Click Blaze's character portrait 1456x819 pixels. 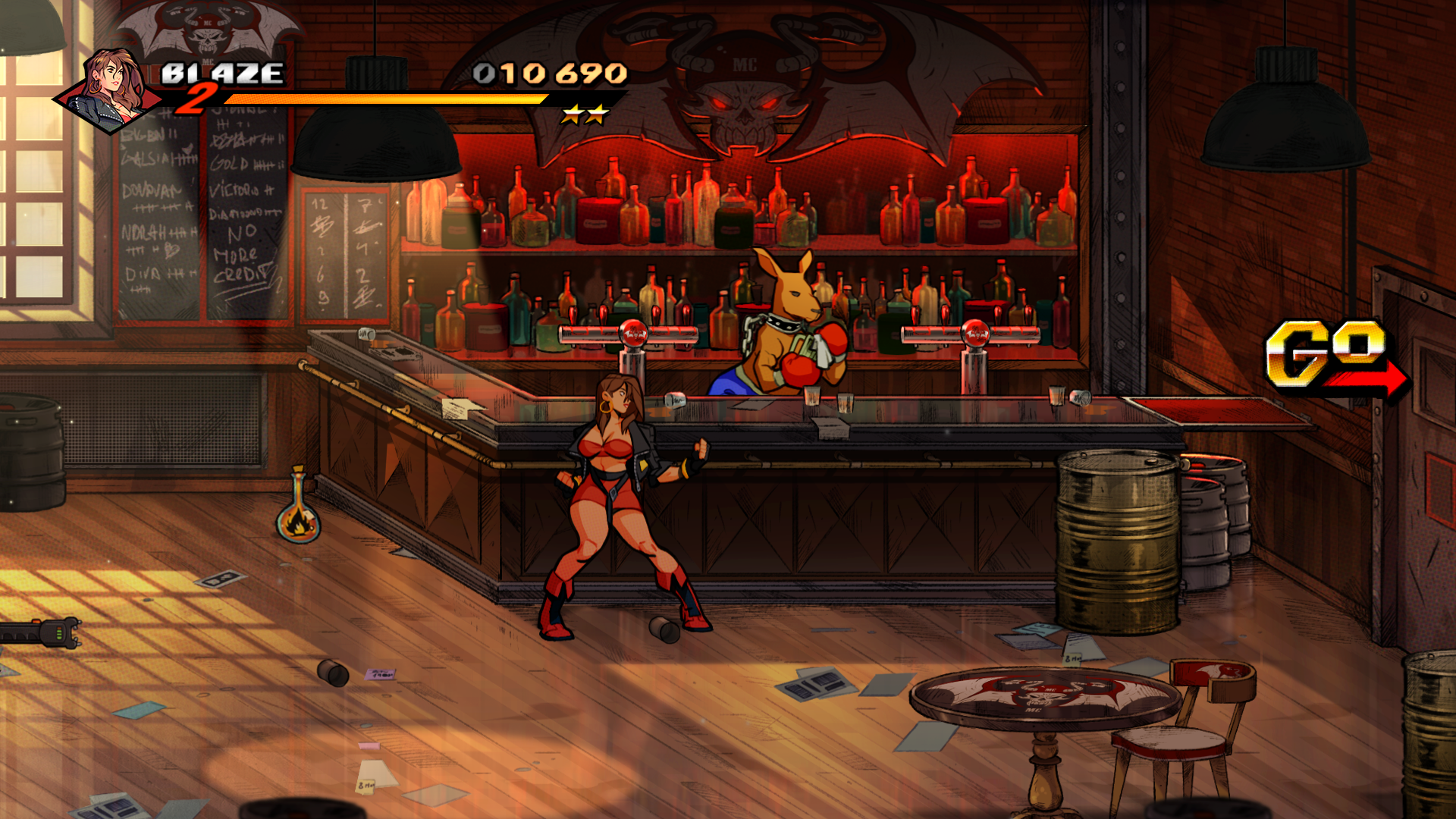[110, 89]
